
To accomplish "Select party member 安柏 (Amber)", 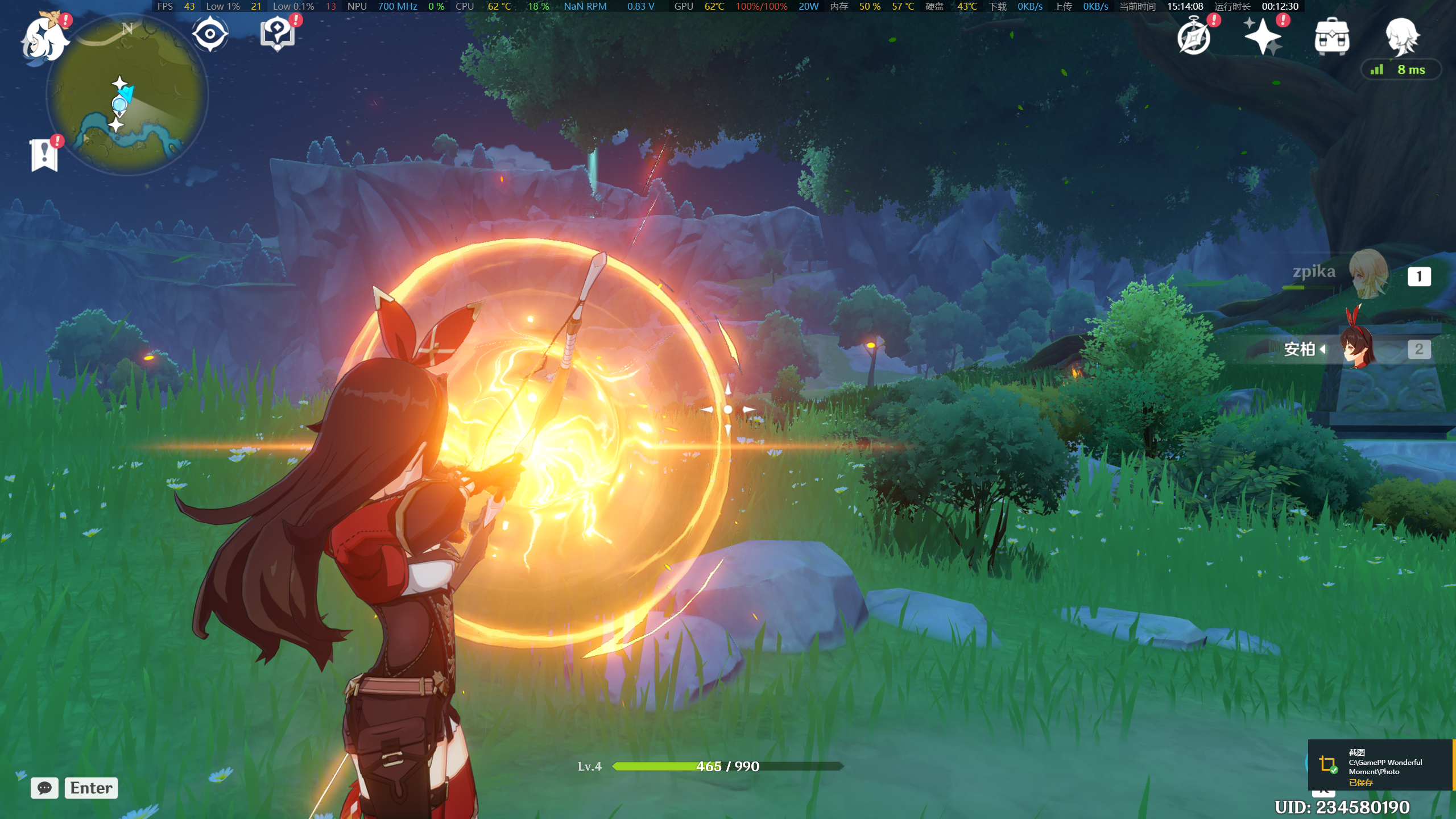I will click(x=1358, y=348).
